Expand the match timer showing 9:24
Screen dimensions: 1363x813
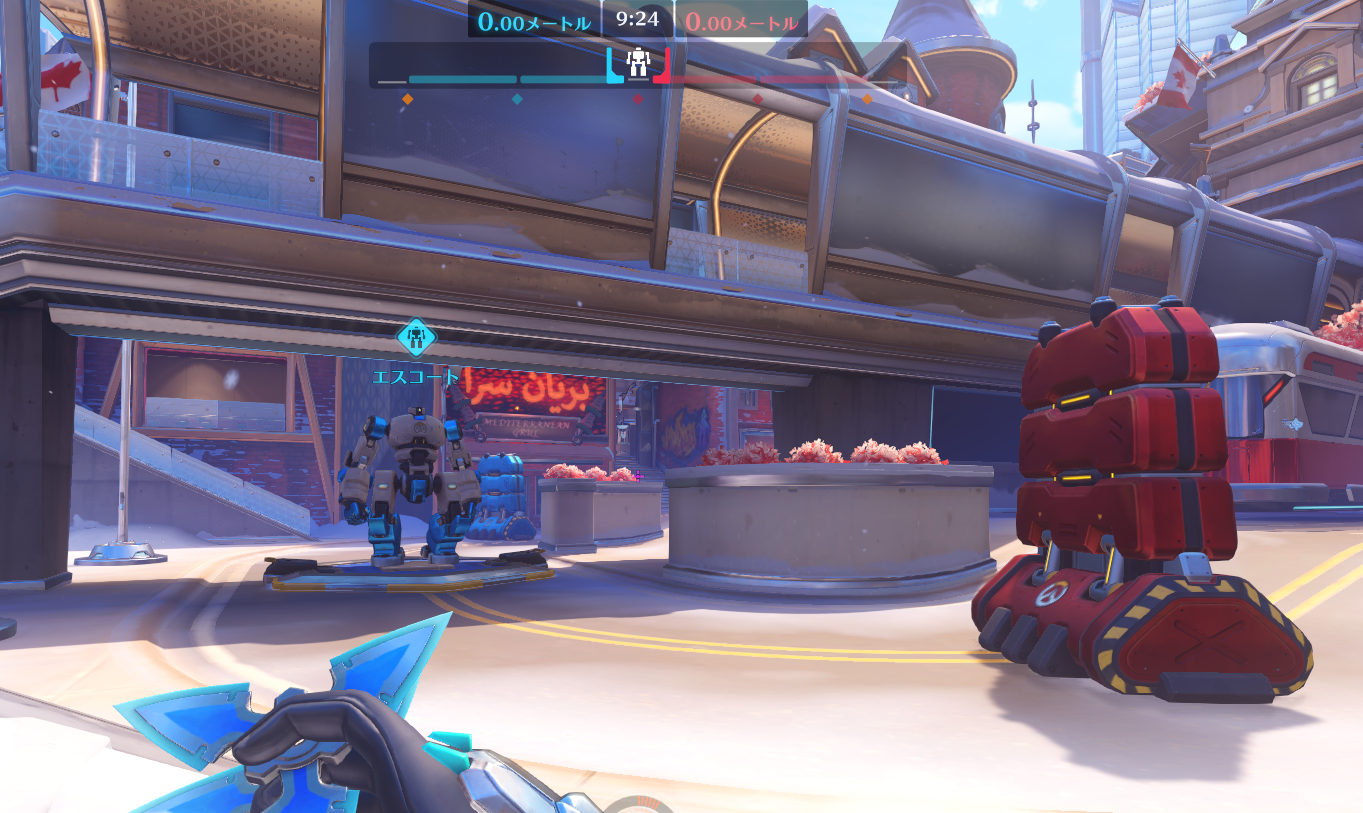click(637, 15)
